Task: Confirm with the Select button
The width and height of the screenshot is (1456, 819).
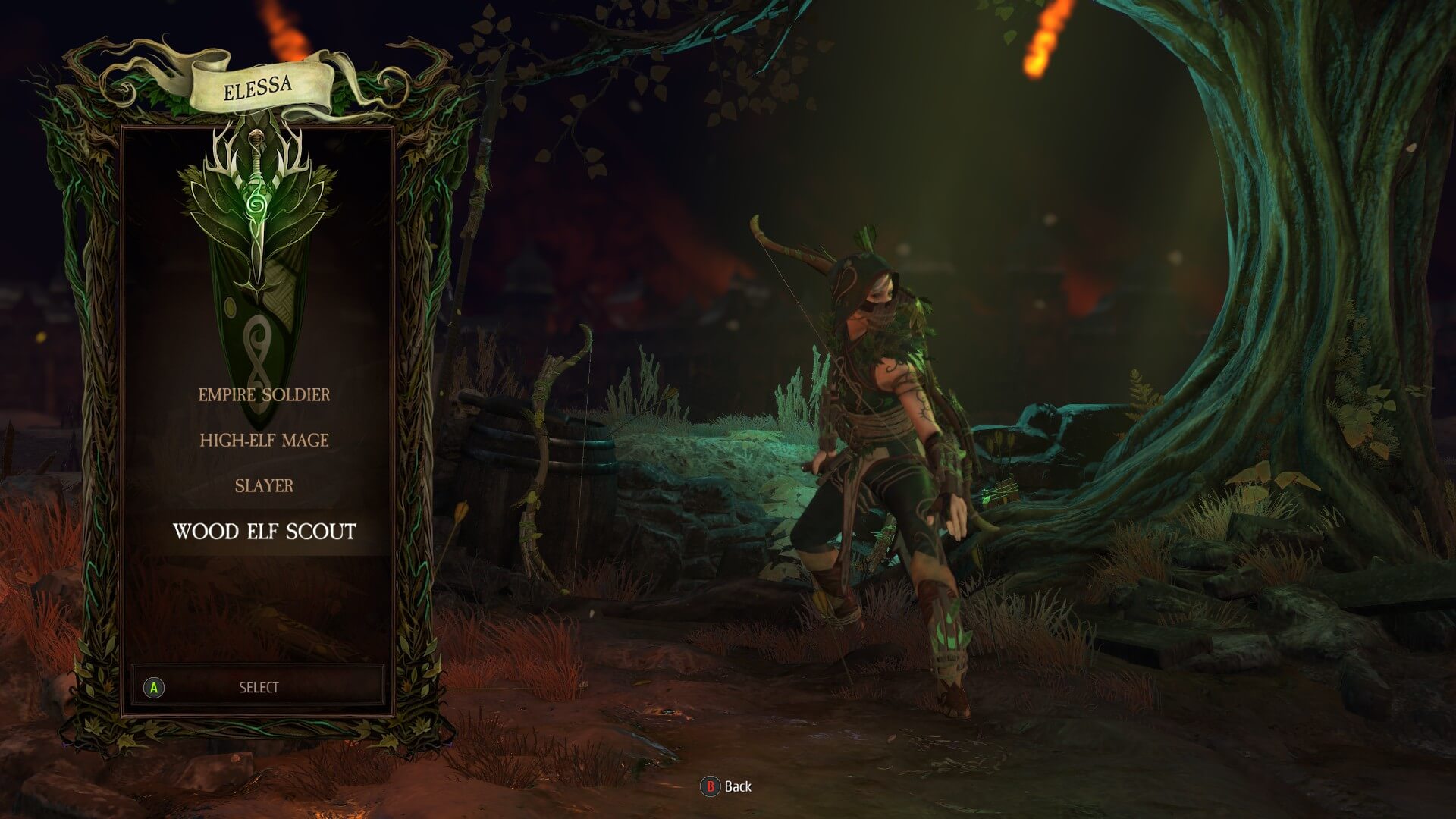Action: [x=258, y=688]
